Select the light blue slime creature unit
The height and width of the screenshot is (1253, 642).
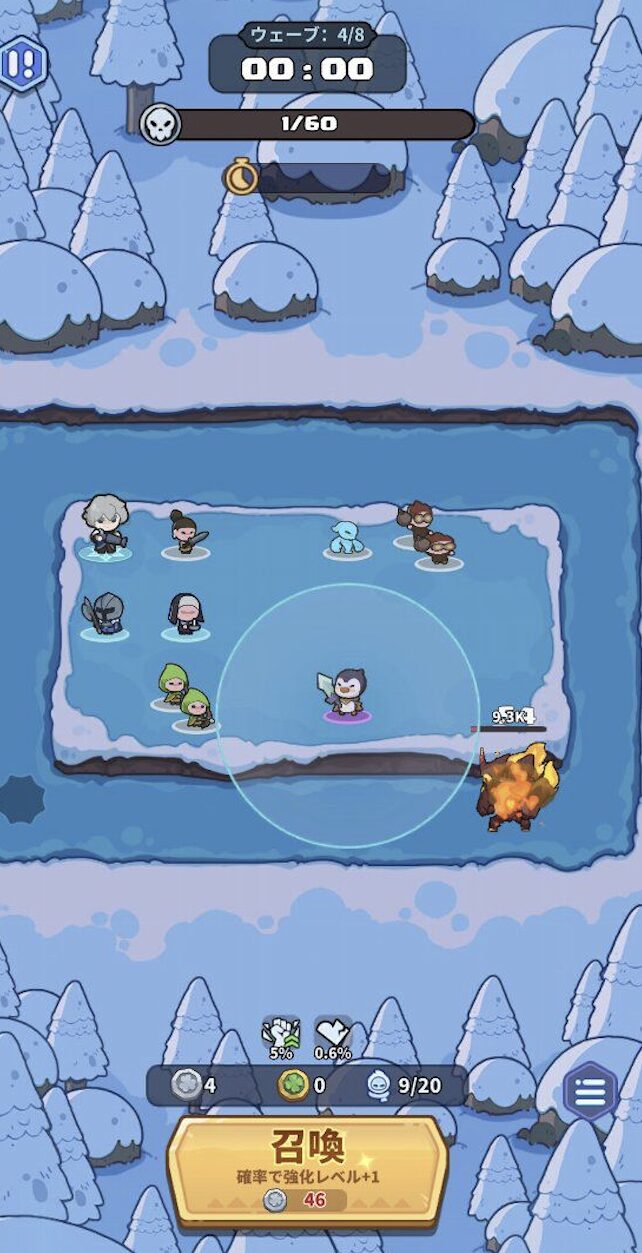(x=346, y=538)
